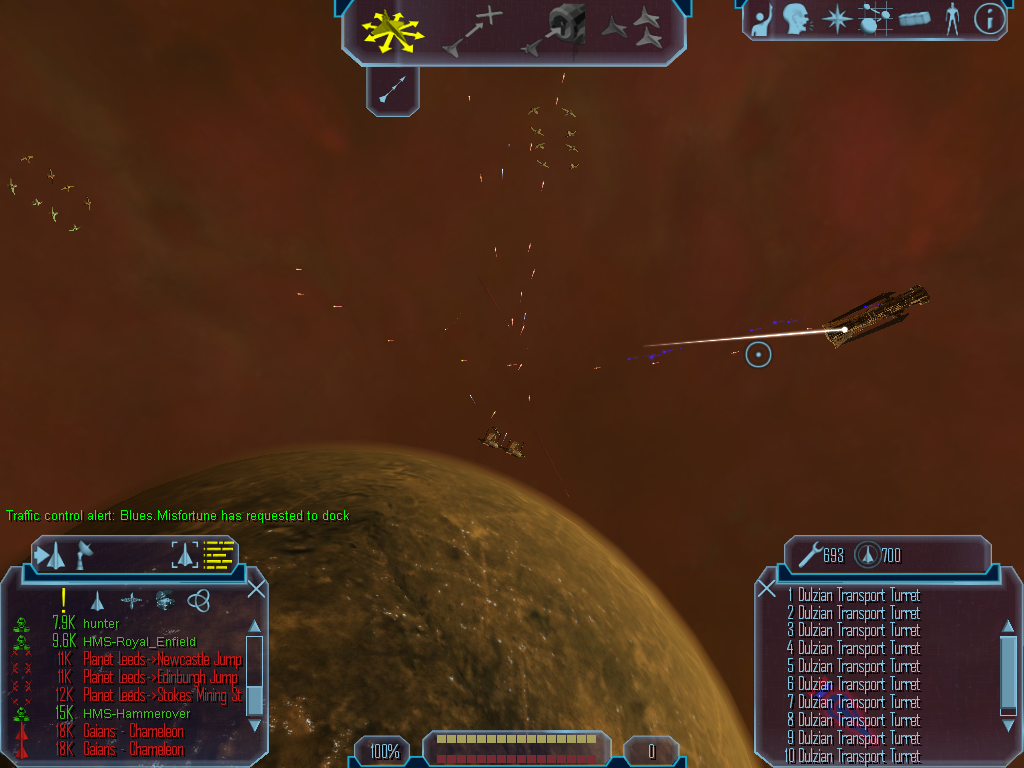Filter contacts with the exclamation mark tab
Screen dimensions: 1024x768
[63, 599]
